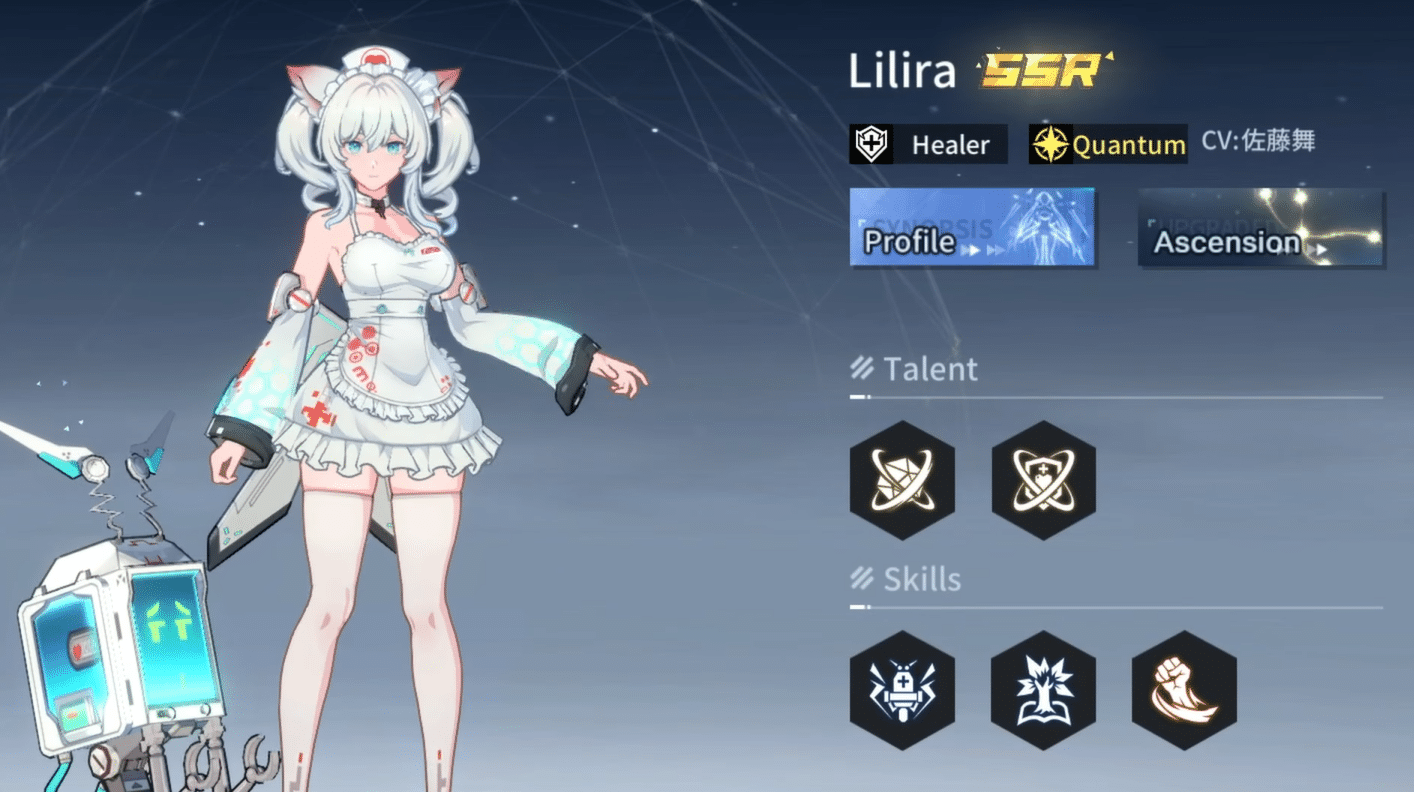Open the orbiting shard talent icon
The image size is (1414, 792).
(902, 481)
